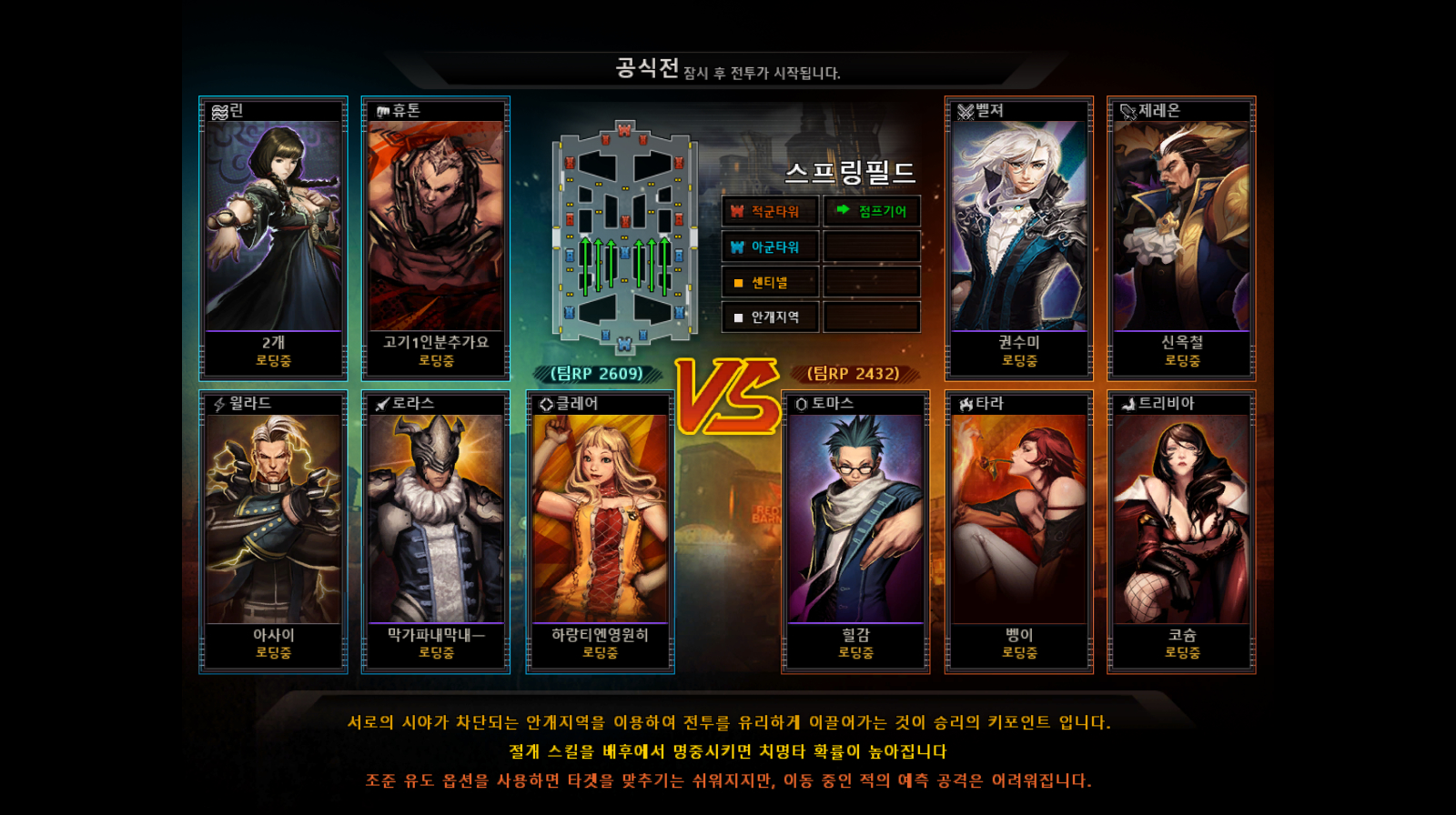Click the 안개지역 legend entry
The image size is (1456, 815).
771,317
